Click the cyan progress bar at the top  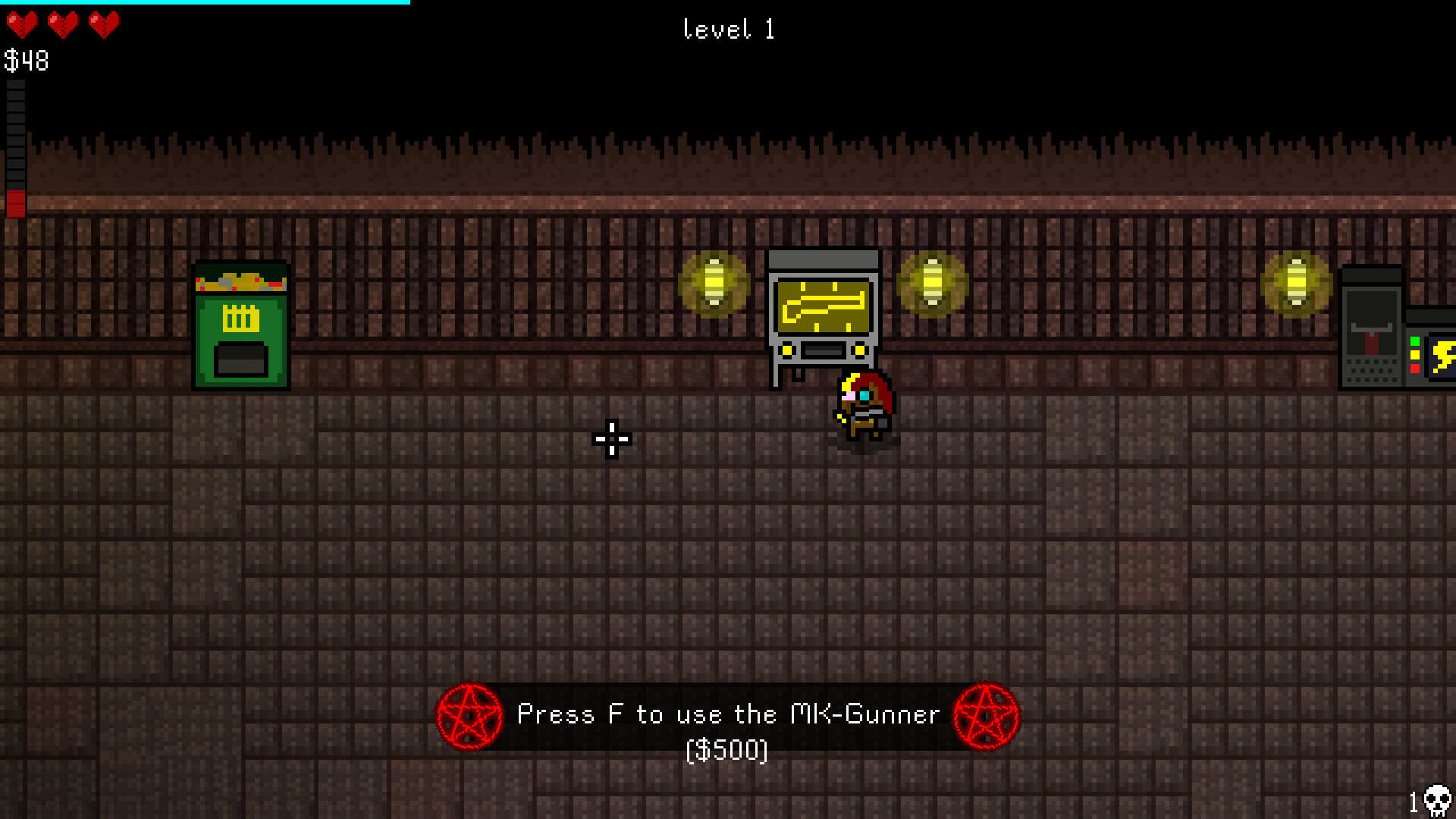coord(201,5)
